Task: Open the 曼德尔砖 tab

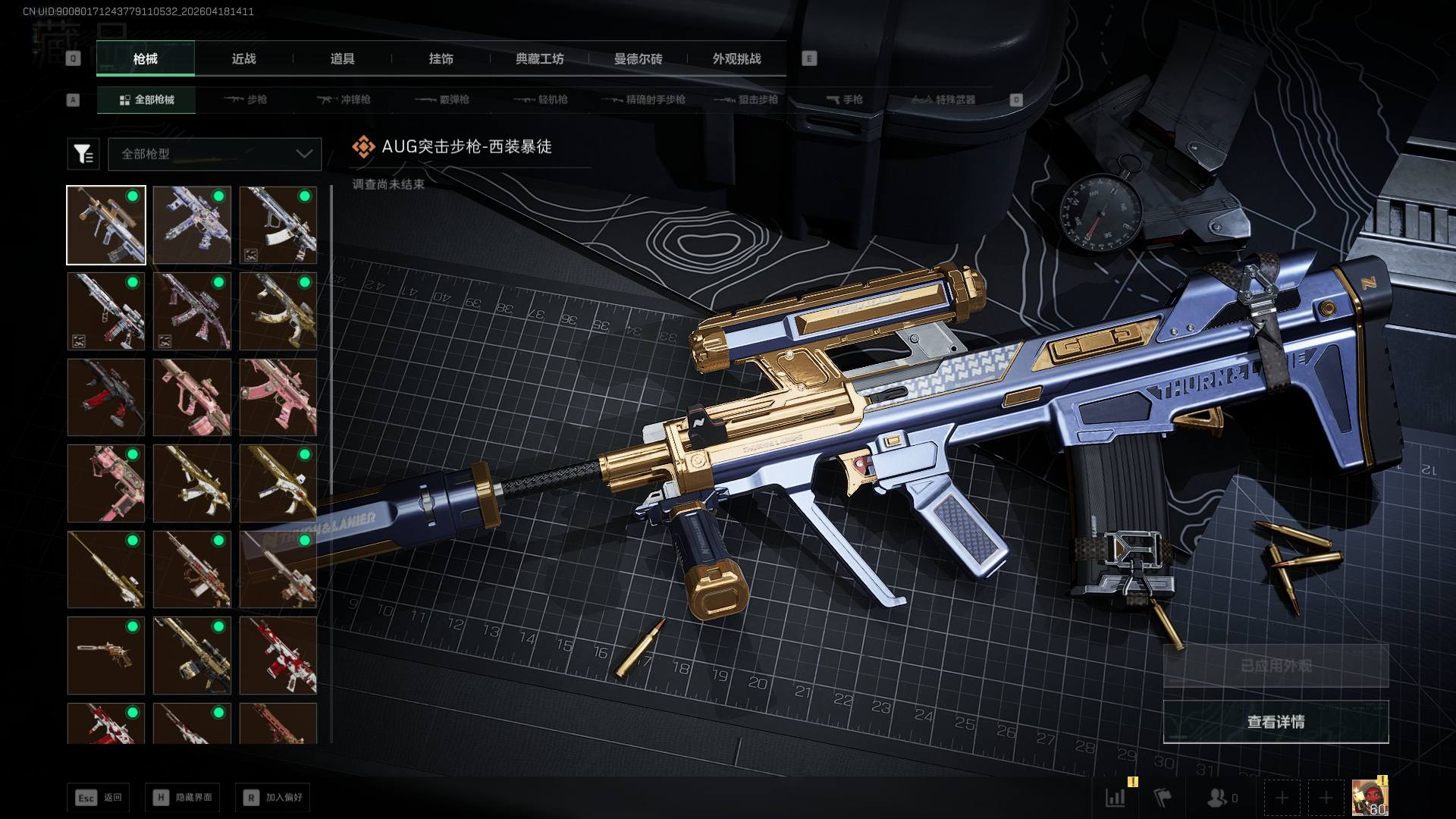Action: (638, 58)
